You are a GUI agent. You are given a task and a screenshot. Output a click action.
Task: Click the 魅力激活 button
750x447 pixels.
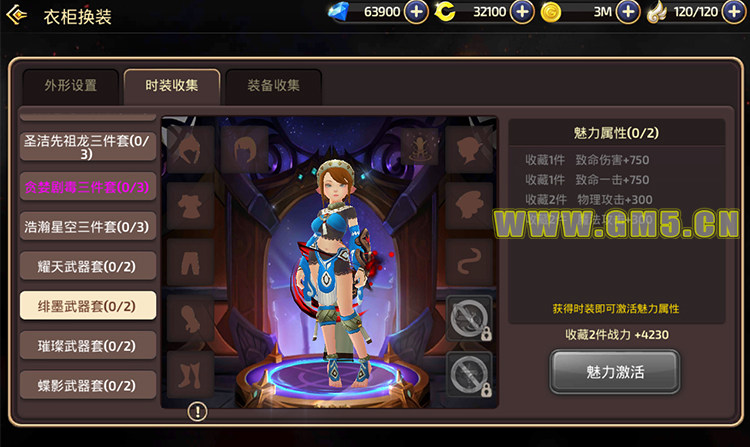tap(614, 372)
